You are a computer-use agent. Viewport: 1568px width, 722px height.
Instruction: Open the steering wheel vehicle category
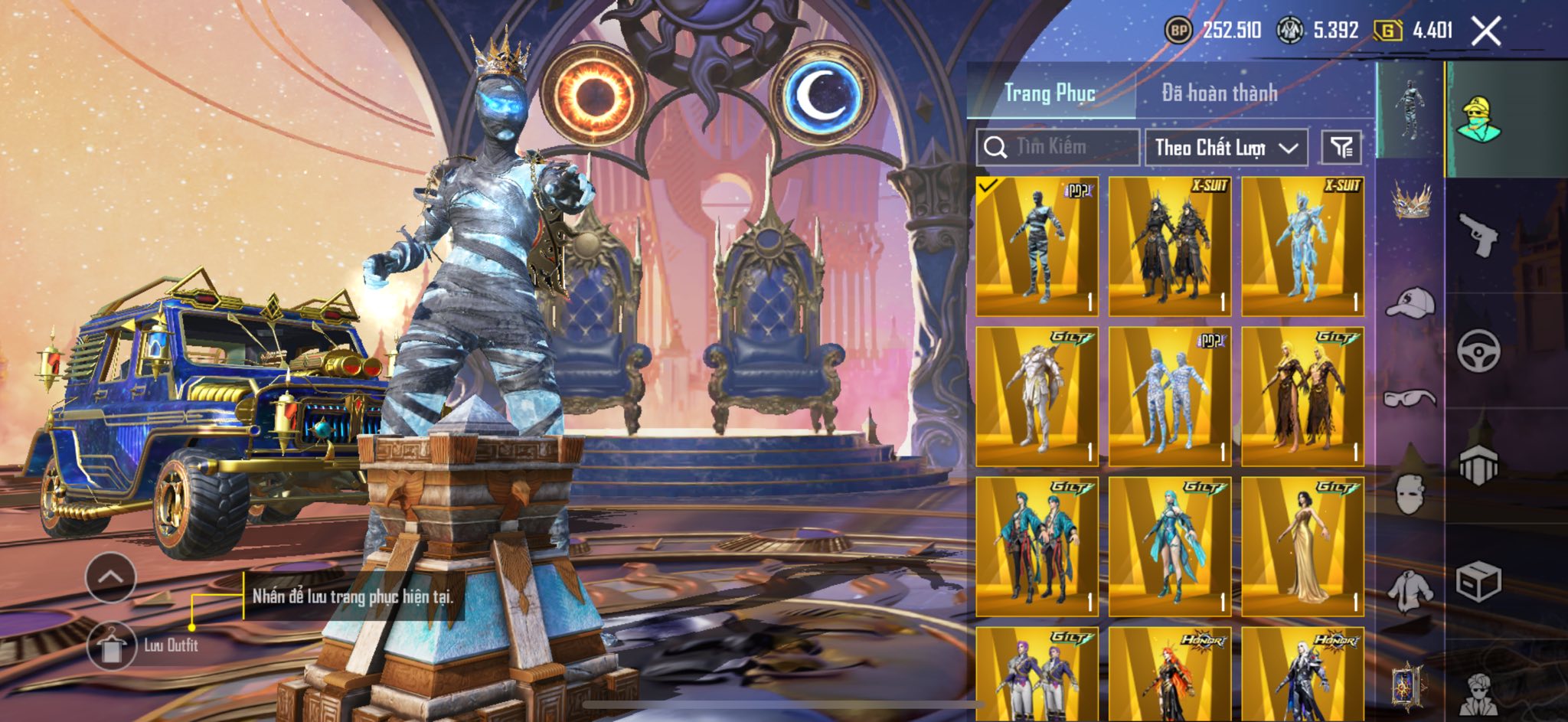tap(1478, 351)
